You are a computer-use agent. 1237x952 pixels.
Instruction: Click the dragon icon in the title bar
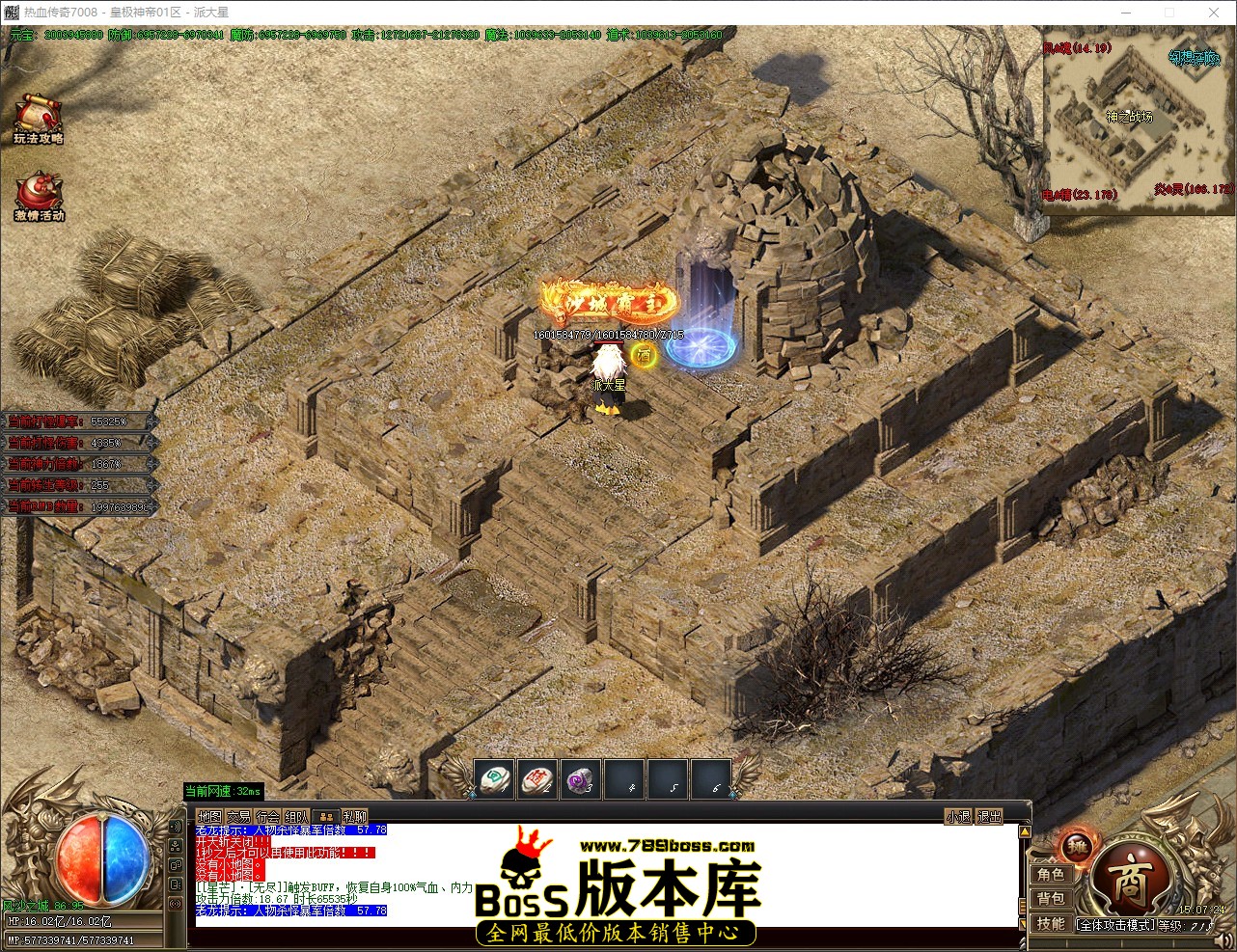tap(10, 12)
